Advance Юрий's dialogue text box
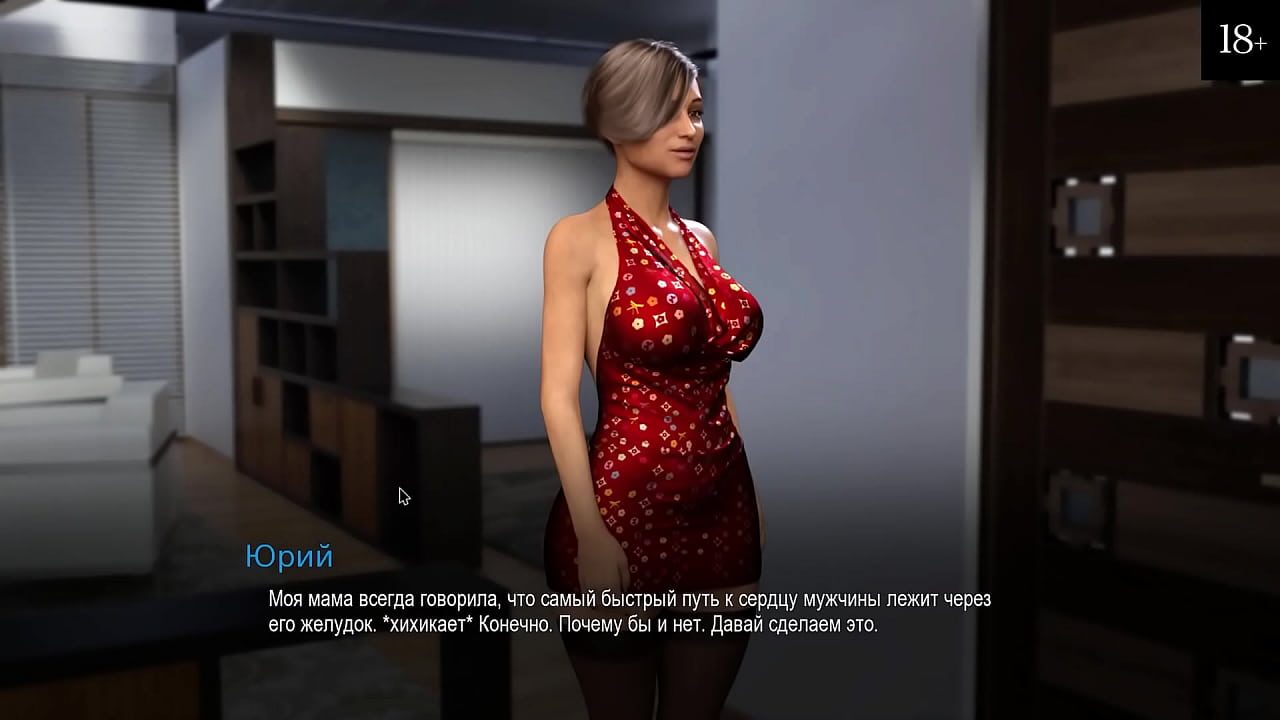This screenshot has width=1280, height=720. click(628, 612)
